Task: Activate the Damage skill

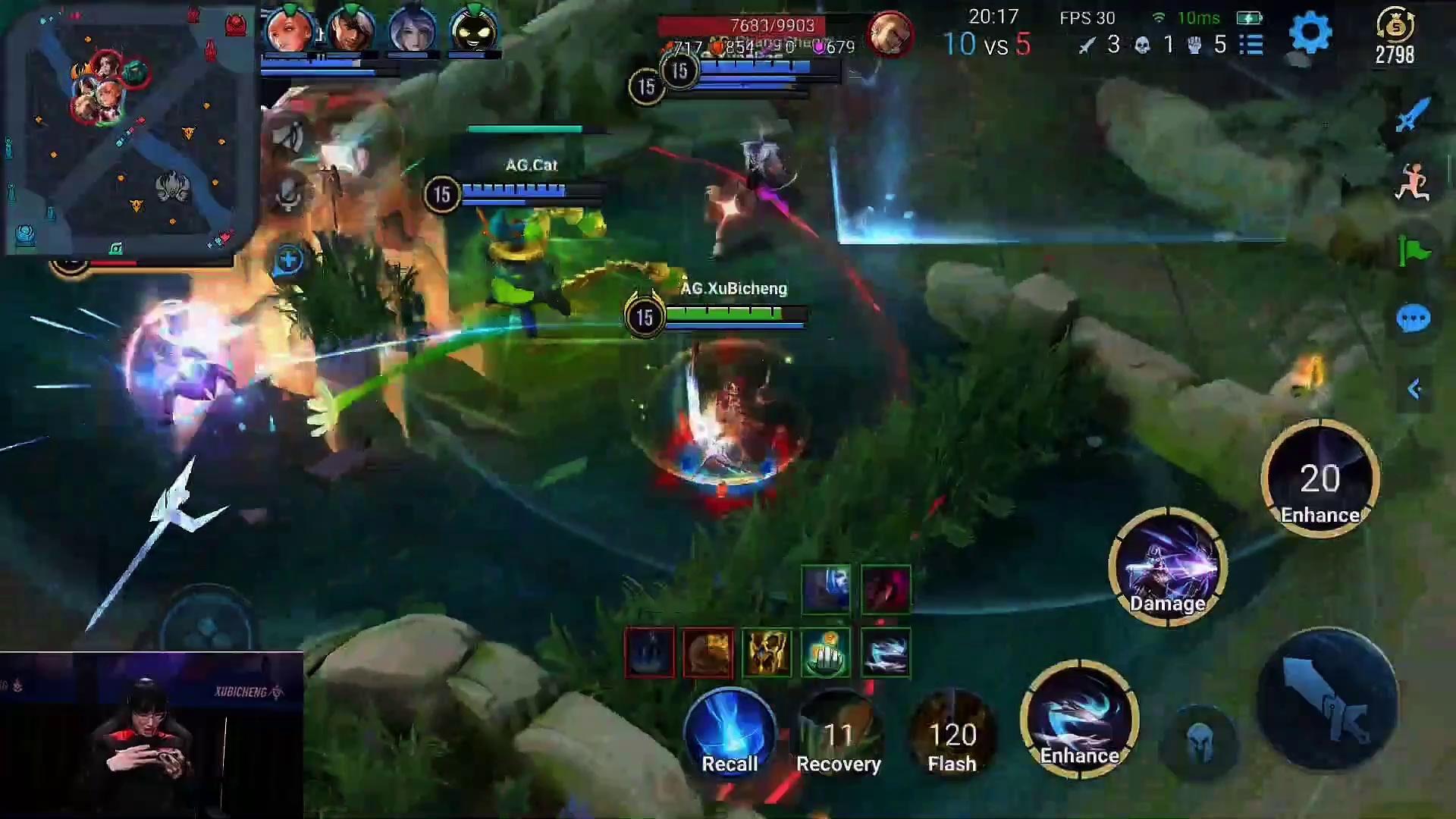Action: pos(1168,568)
